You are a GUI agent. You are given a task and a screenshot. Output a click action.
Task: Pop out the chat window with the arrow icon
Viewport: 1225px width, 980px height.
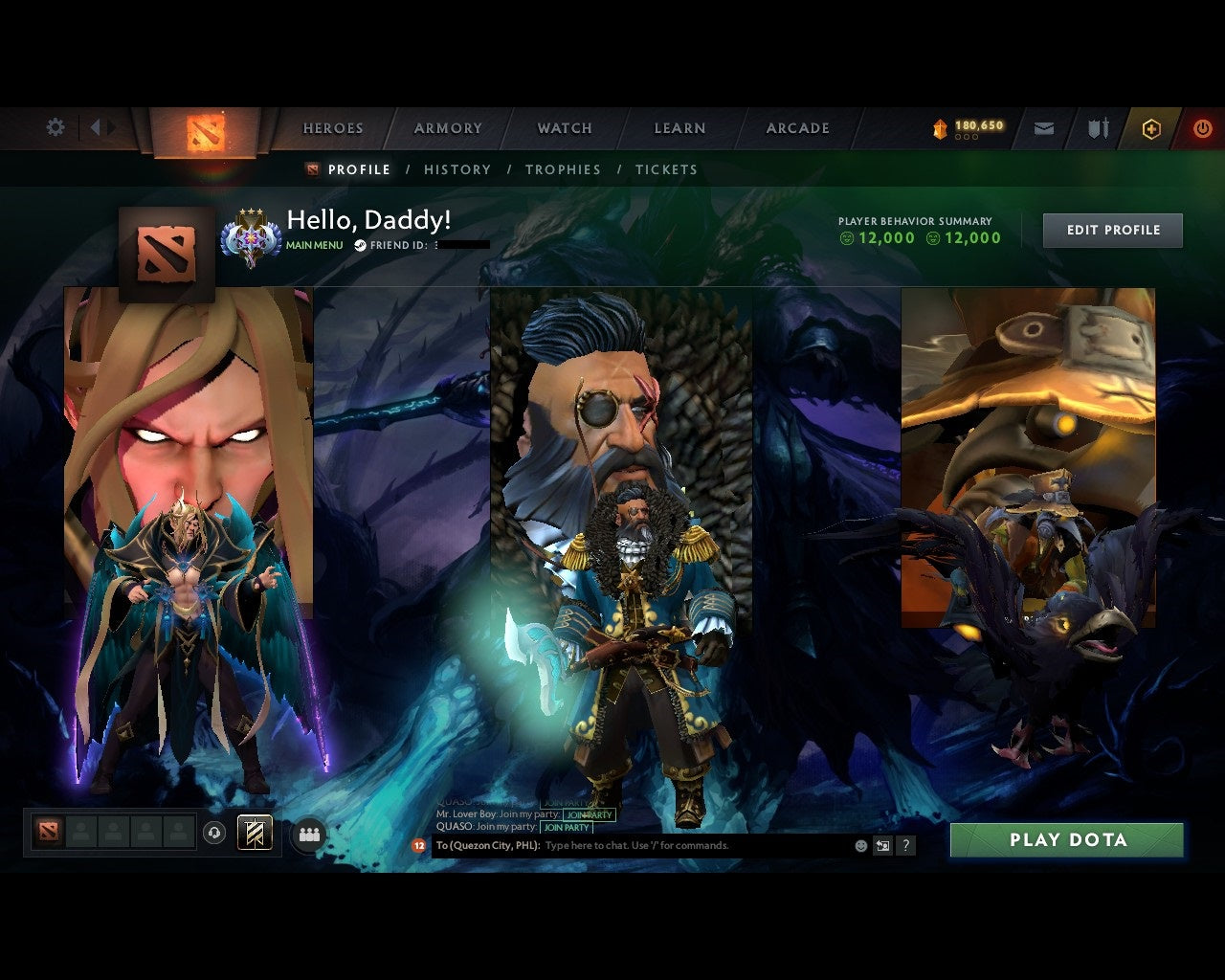coord(881,845)
